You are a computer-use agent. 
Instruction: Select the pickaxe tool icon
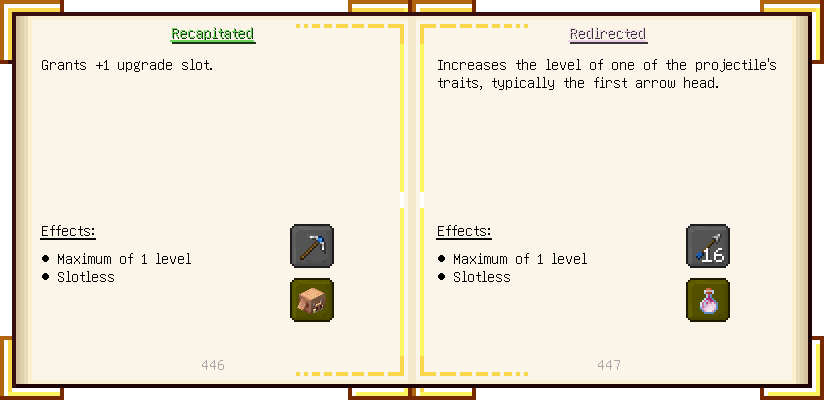312,246
